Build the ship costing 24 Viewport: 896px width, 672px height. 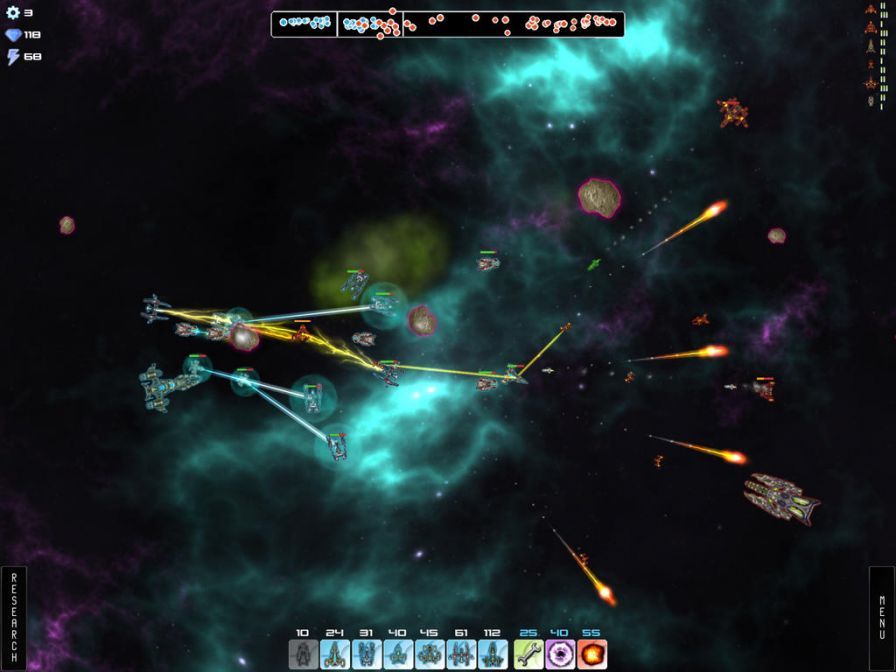(335, 654)
